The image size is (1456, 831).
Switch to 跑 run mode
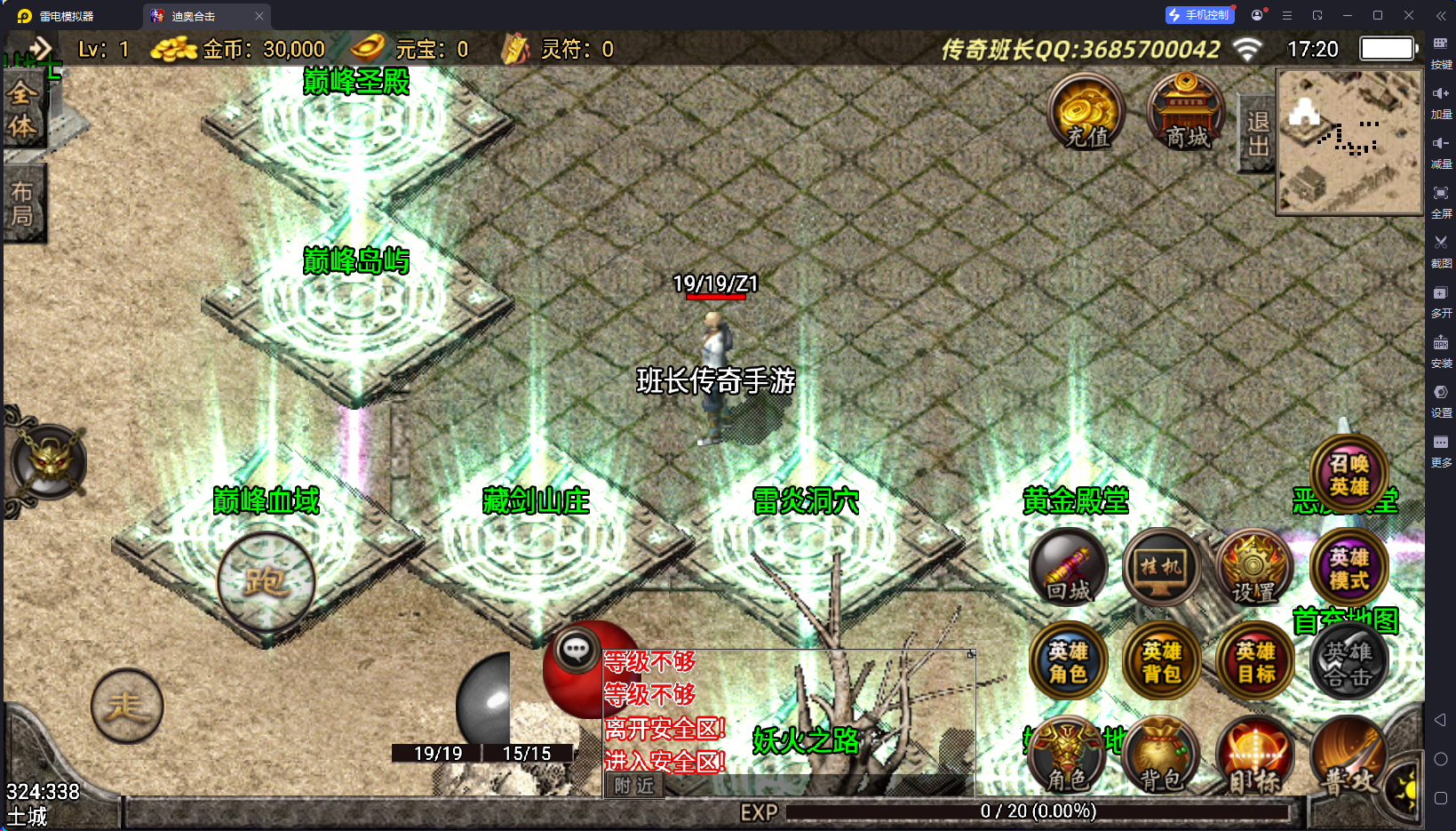[x=266, y=582]
